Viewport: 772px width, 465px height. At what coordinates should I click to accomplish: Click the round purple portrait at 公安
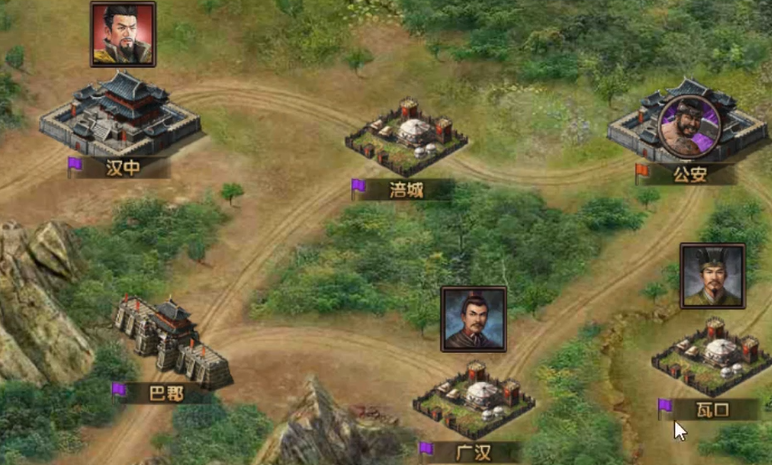click(689, 126)
